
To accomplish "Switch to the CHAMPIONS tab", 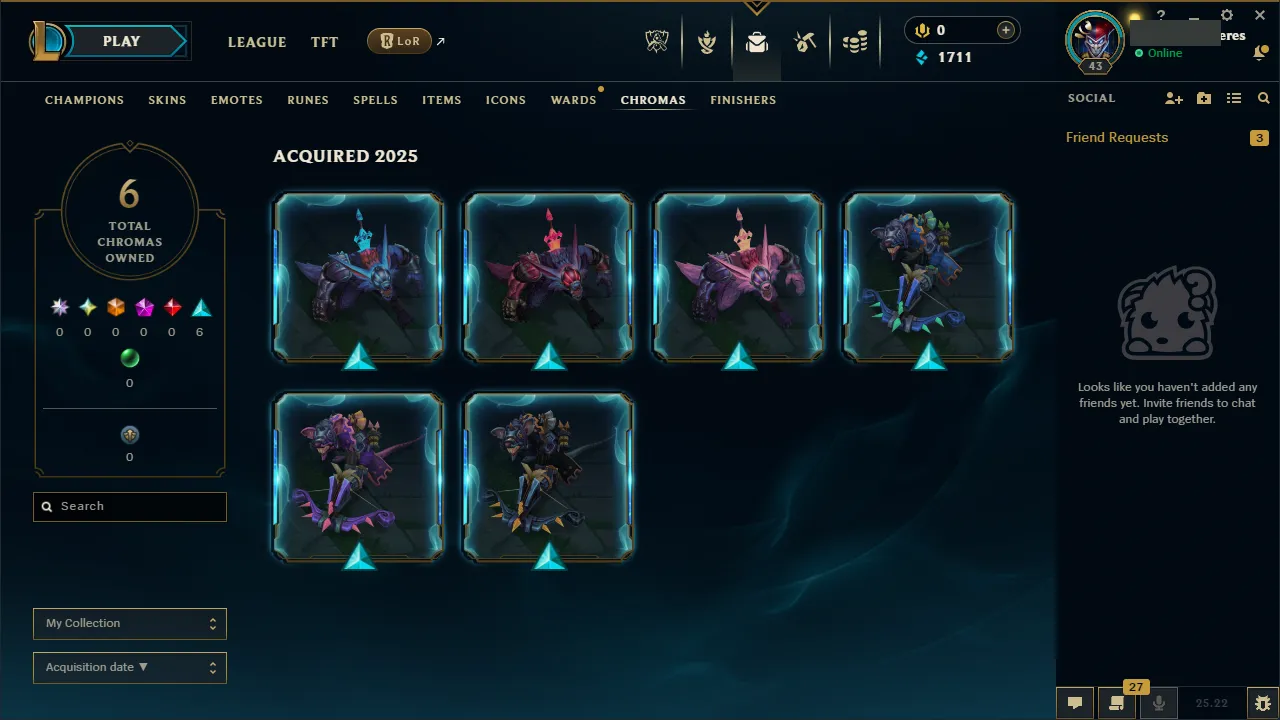I will click(x=84, y=100).
